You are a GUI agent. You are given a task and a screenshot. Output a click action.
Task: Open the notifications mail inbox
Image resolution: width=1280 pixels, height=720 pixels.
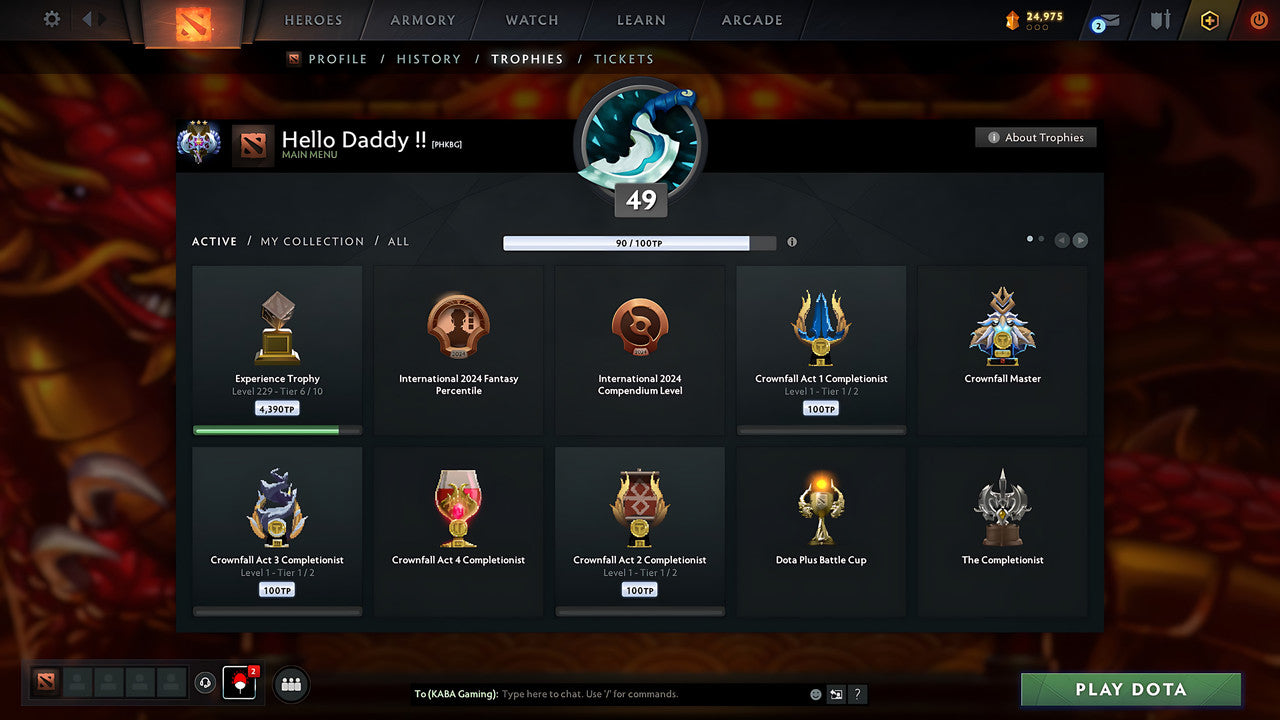tap(1103, 19)
